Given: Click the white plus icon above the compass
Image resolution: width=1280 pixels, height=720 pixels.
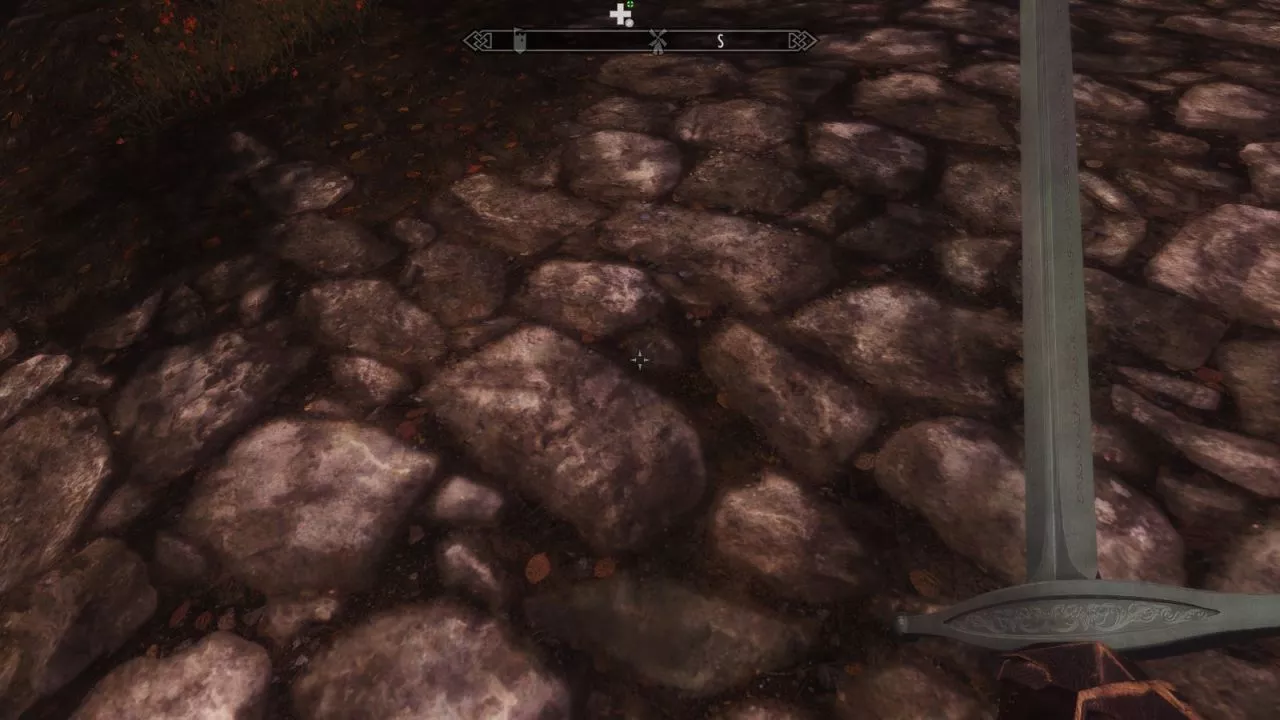Looking at the screenshot, I should point(620,14).
